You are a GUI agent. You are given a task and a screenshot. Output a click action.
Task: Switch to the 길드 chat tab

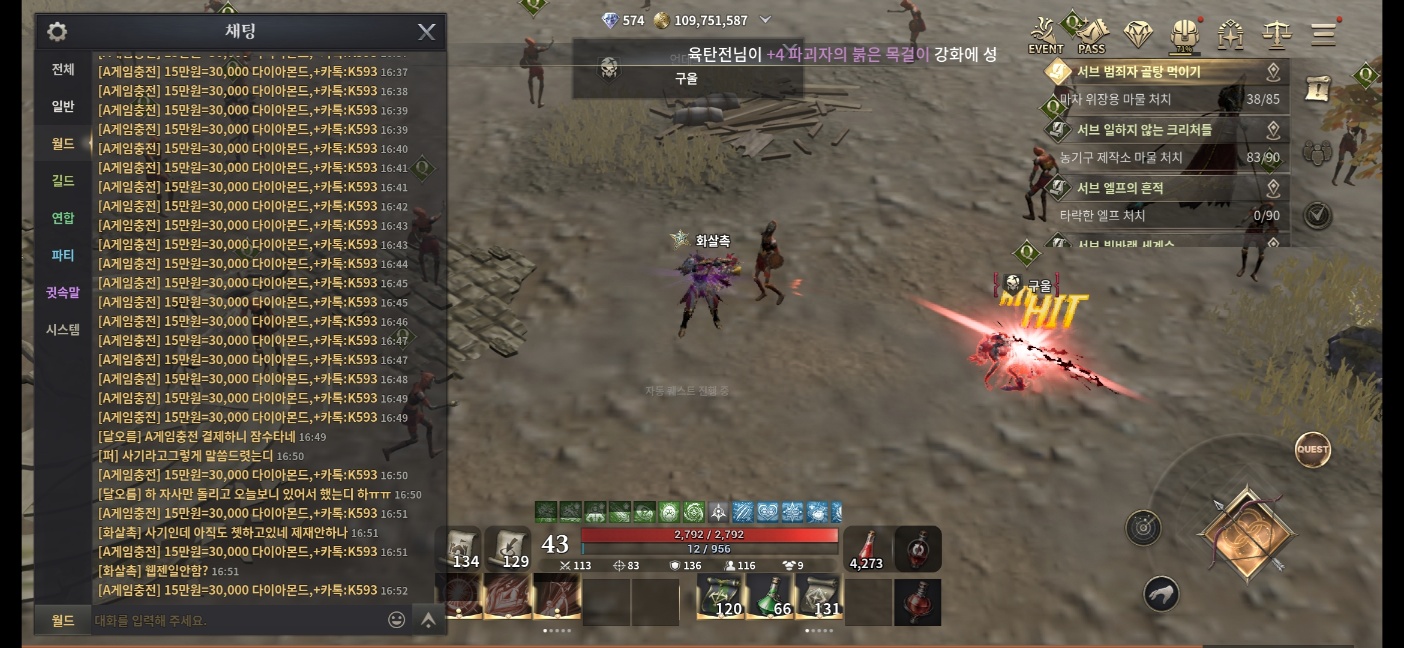click(x=63, y=180)
